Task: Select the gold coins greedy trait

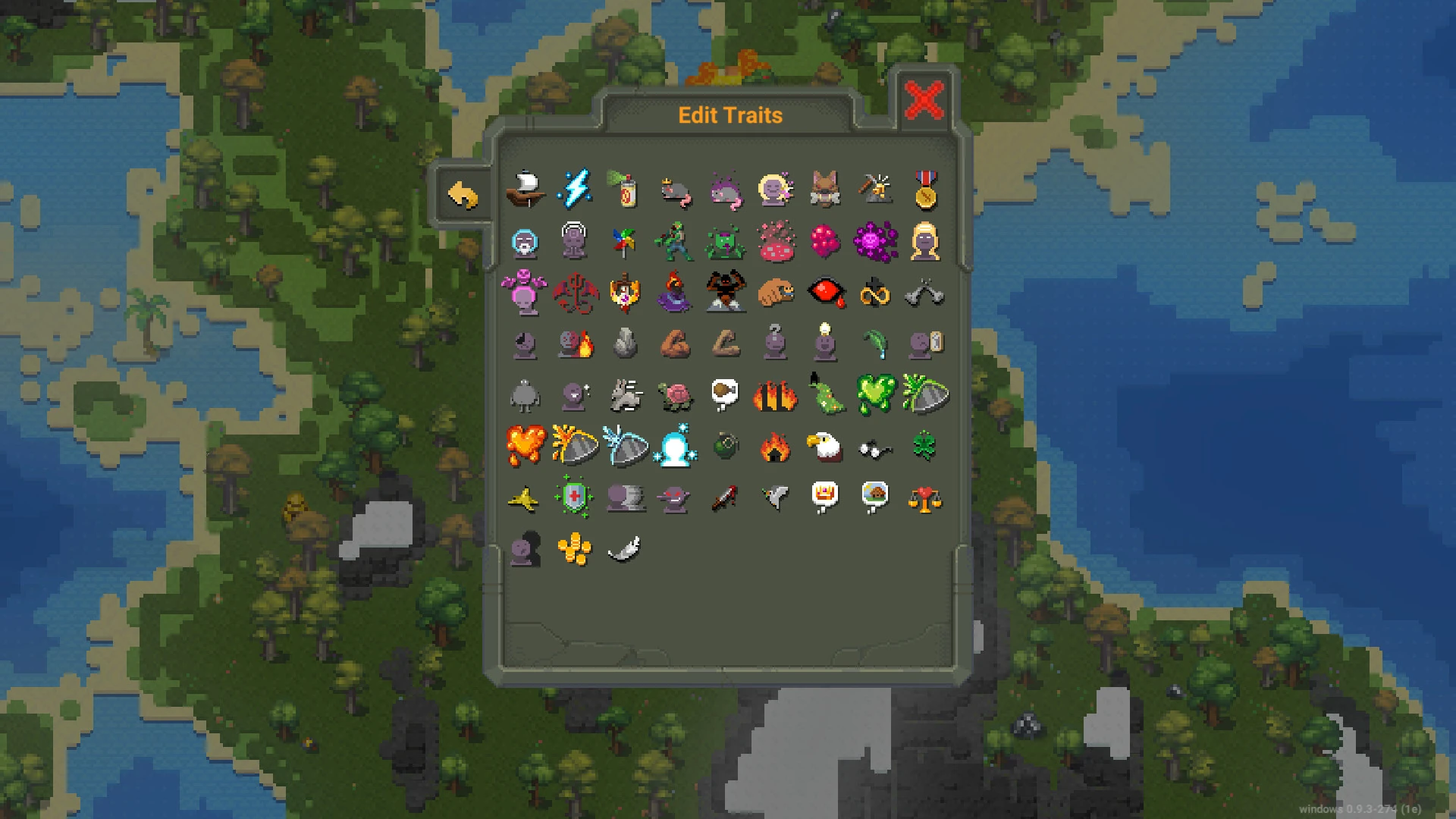Action: coord(575,548)
